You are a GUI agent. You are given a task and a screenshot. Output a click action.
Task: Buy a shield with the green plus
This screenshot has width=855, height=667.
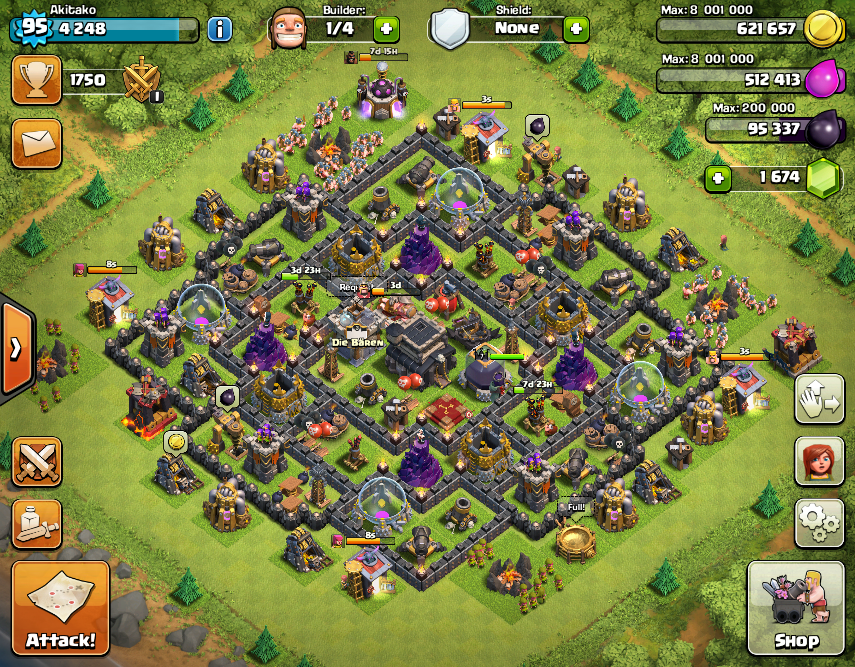point(576,28)
